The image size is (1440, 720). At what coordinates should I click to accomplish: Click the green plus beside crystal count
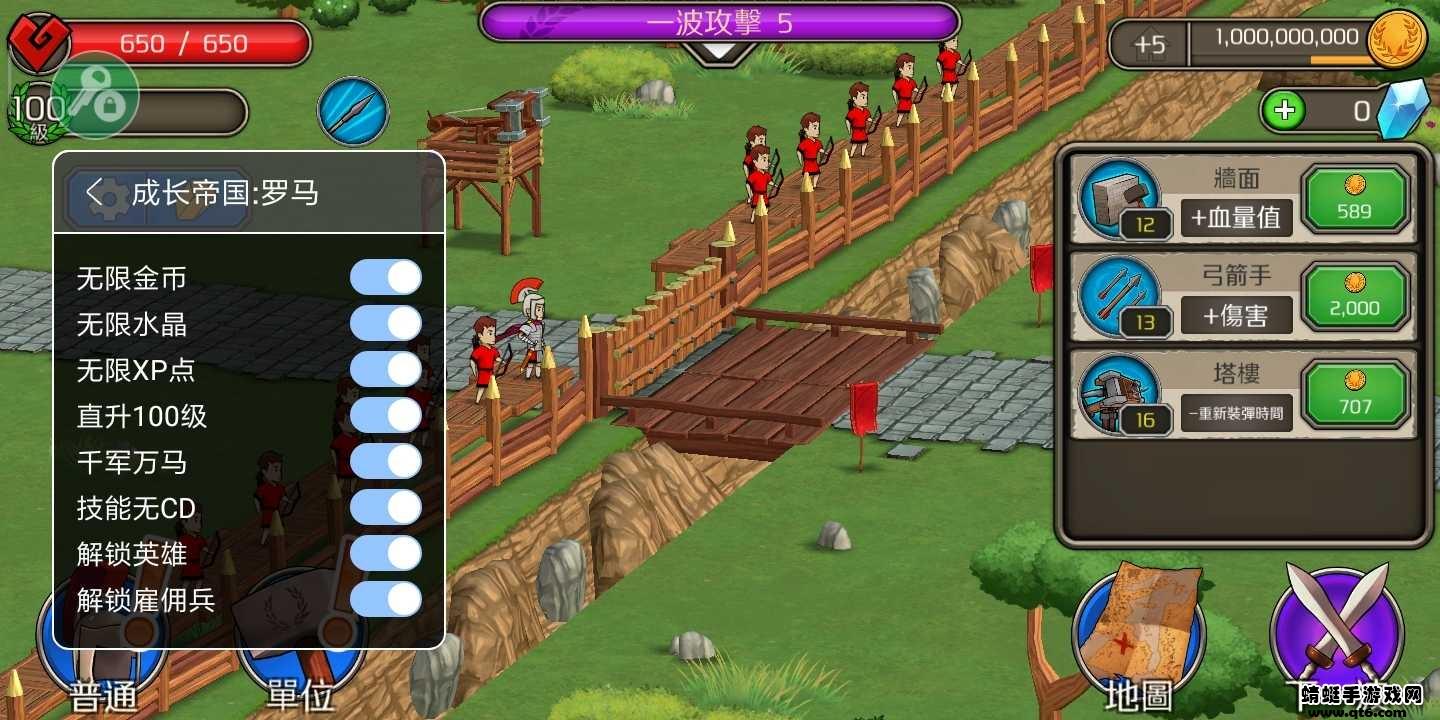point(1285,110)
